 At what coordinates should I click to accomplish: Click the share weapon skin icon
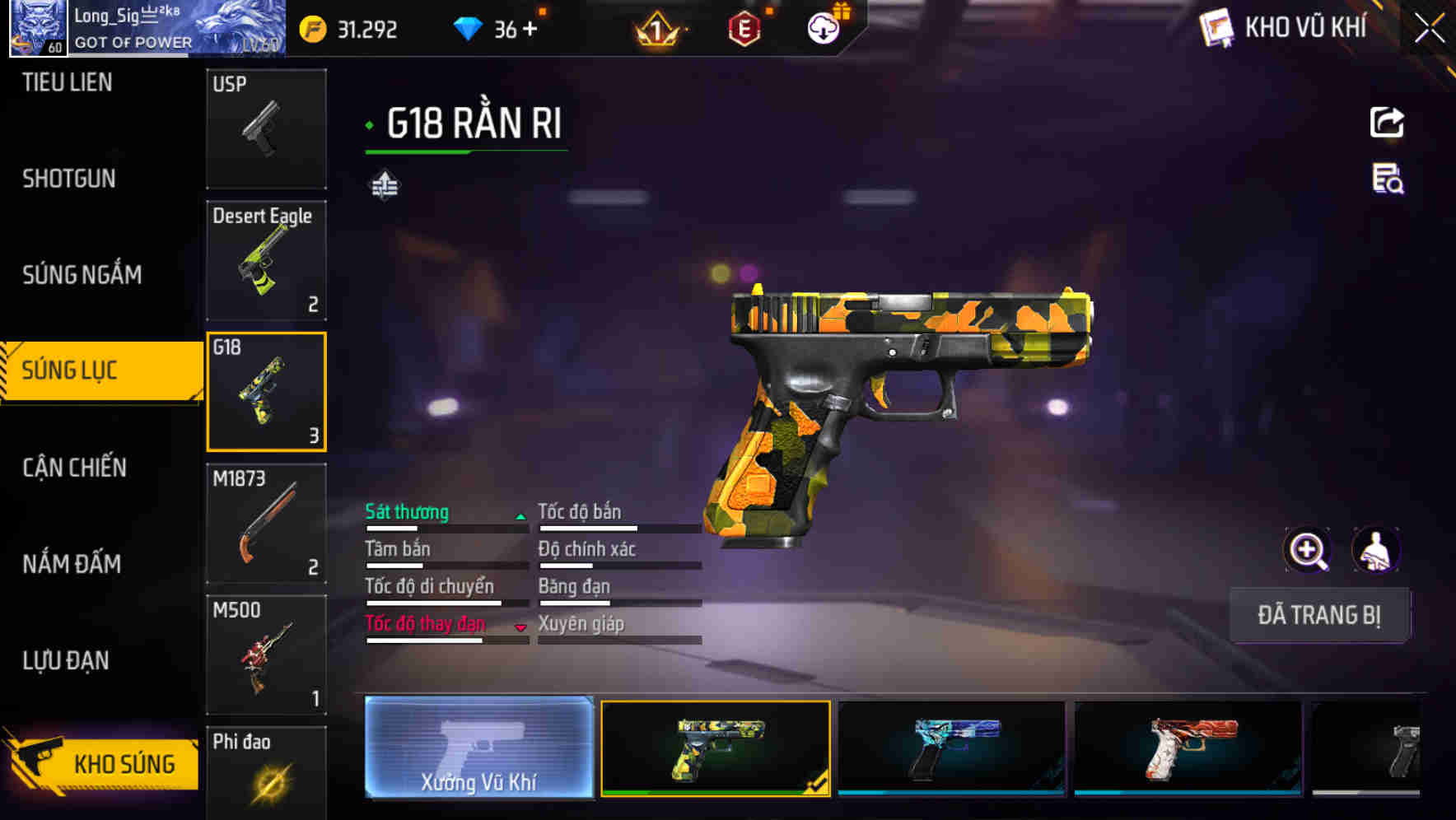point(1386,122)
